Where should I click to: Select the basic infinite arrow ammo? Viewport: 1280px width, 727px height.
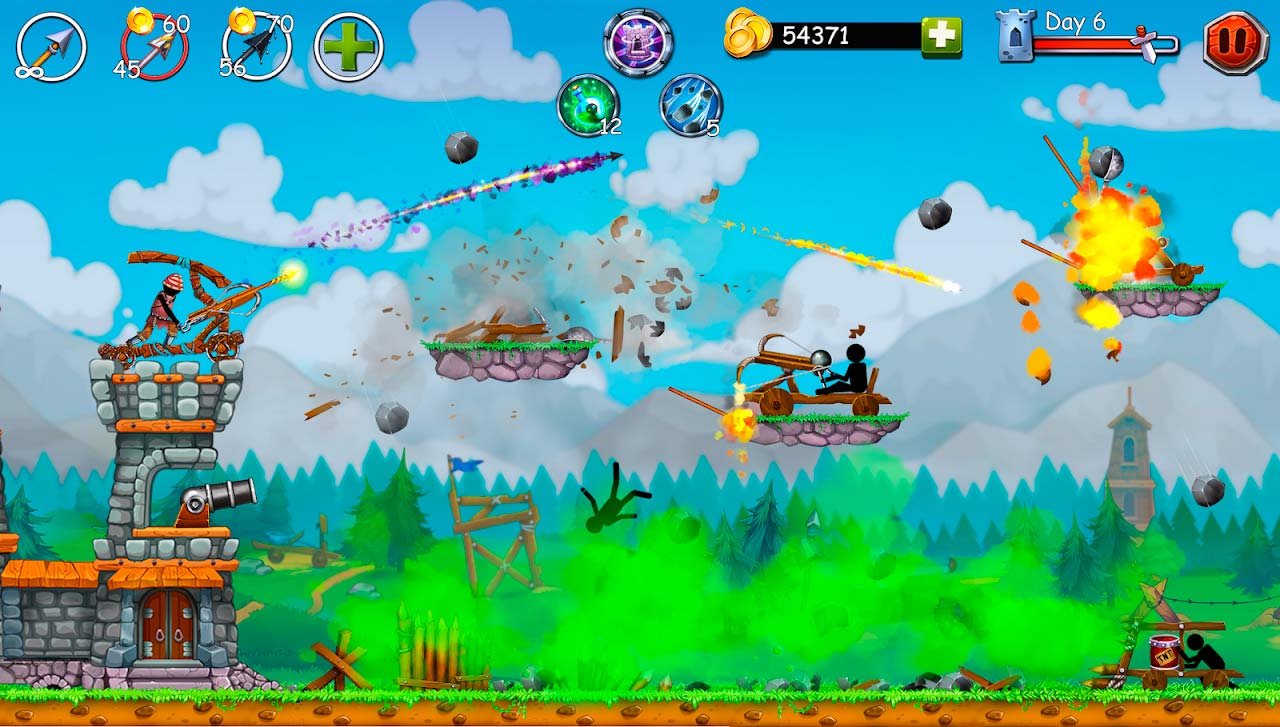pos(51,47)
